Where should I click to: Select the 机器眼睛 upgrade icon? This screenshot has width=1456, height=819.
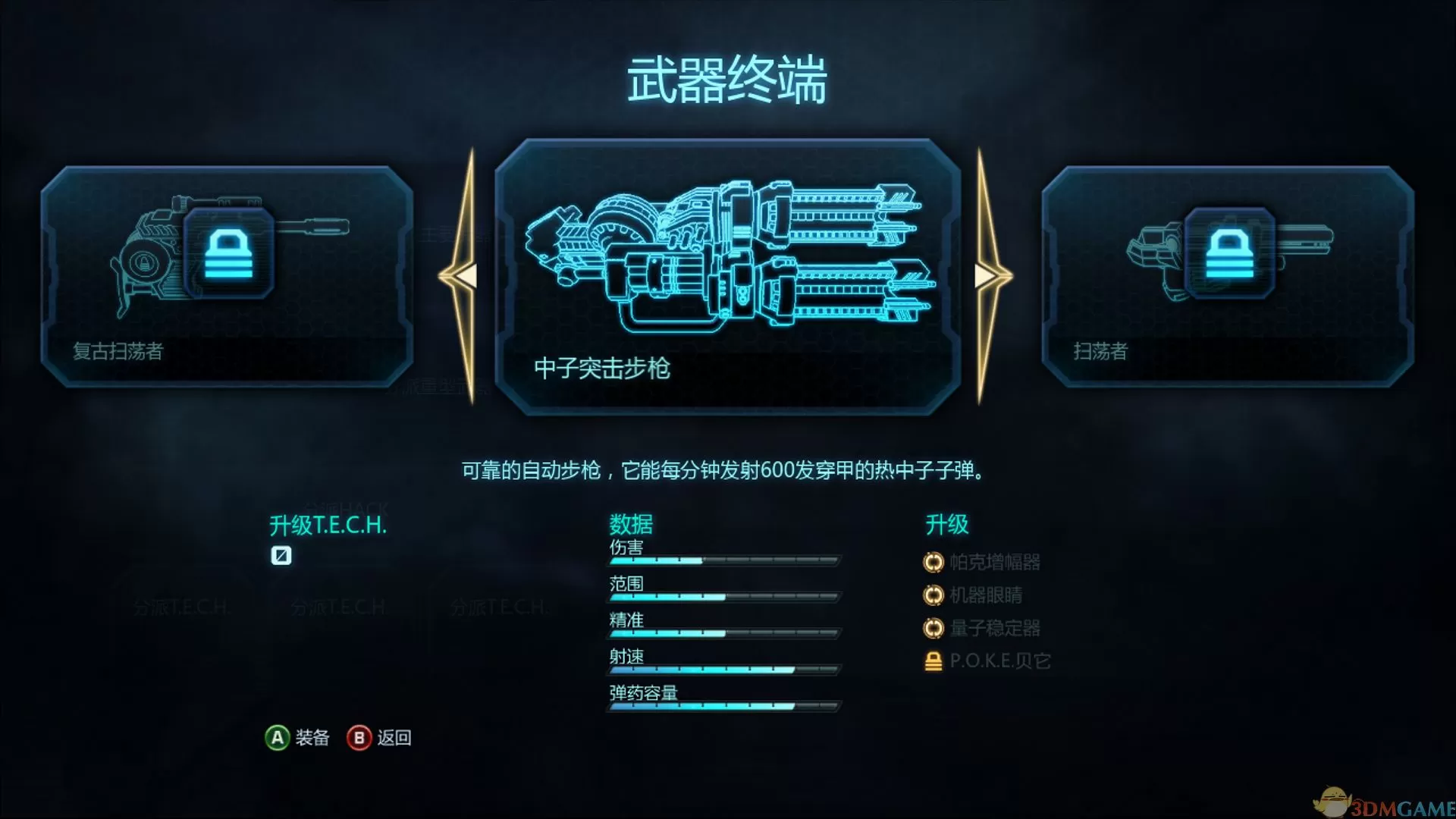[x=934, y=596]
